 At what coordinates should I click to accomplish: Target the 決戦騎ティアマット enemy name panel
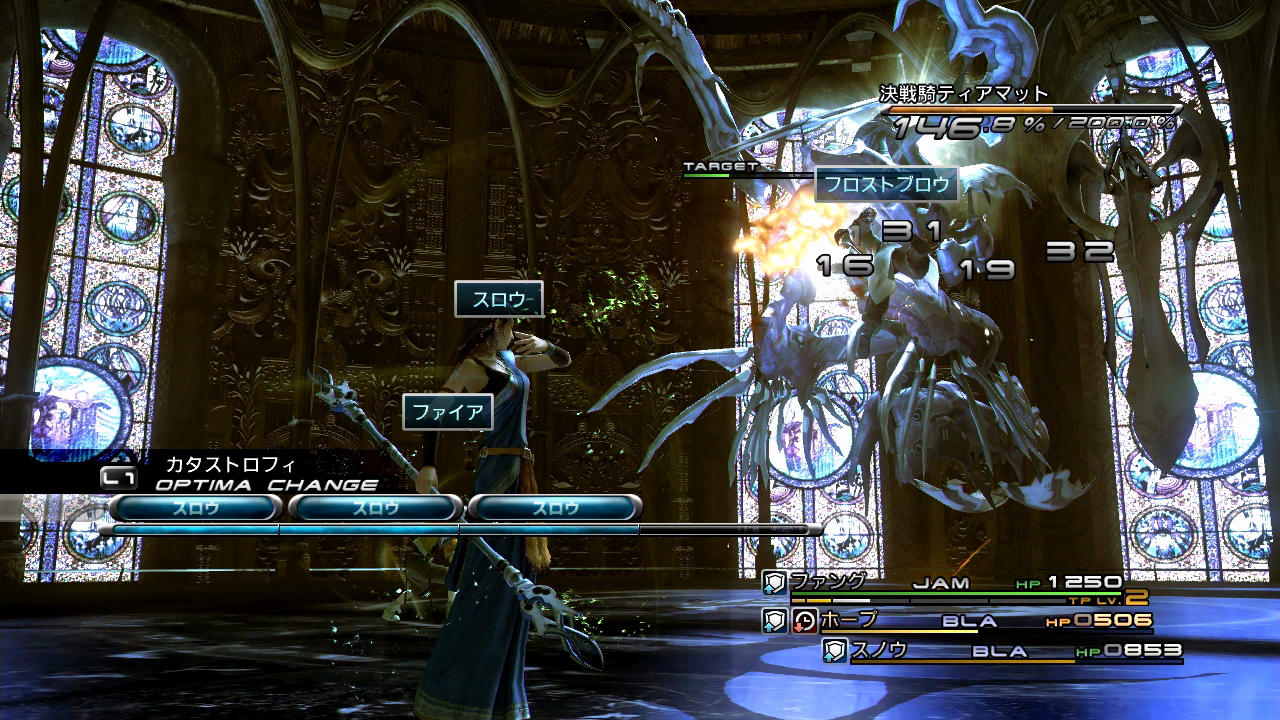(x=963, y=95)
